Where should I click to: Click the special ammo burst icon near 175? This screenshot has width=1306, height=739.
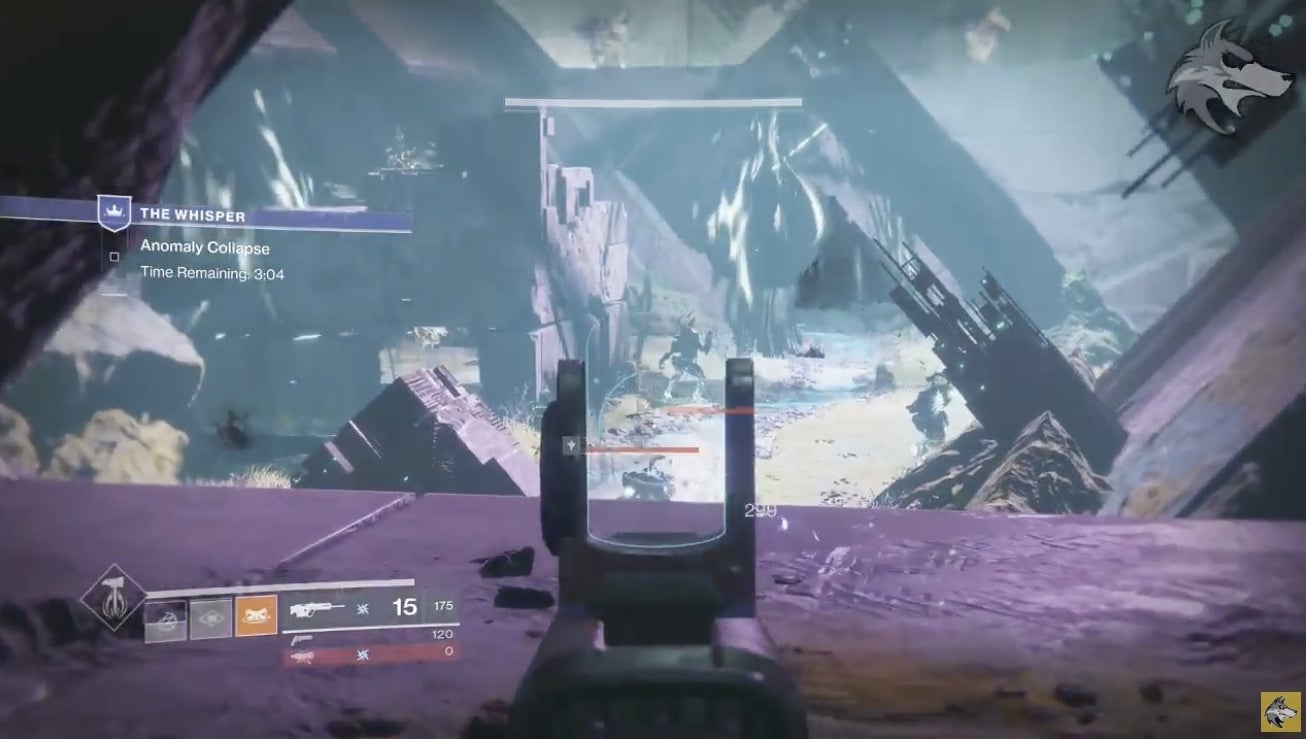(x=362, y=609)
